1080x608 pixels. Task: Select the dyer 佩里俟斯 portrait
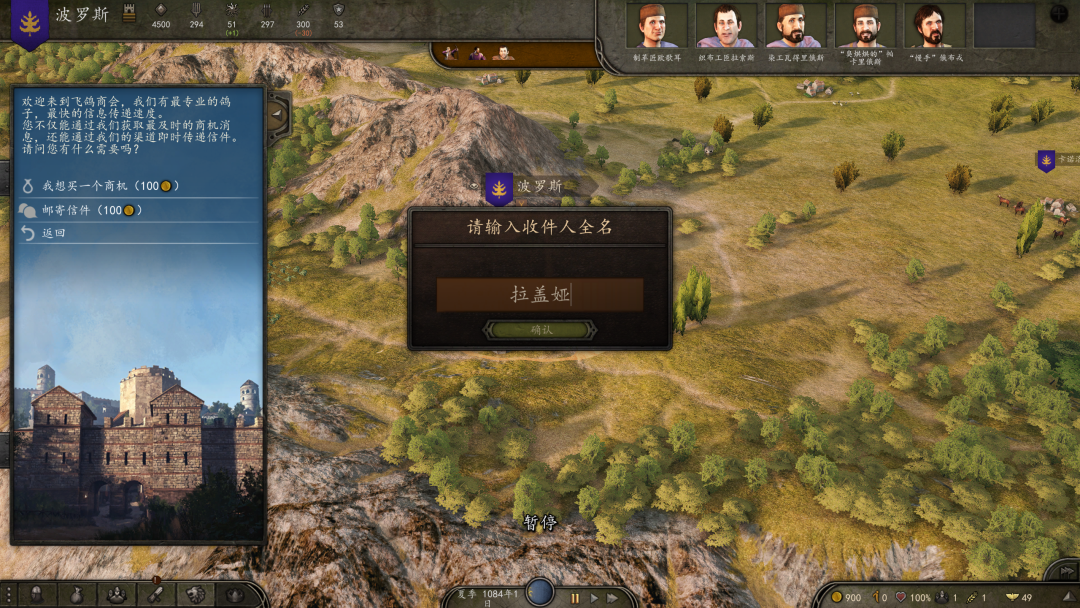(x=796, y=26)
